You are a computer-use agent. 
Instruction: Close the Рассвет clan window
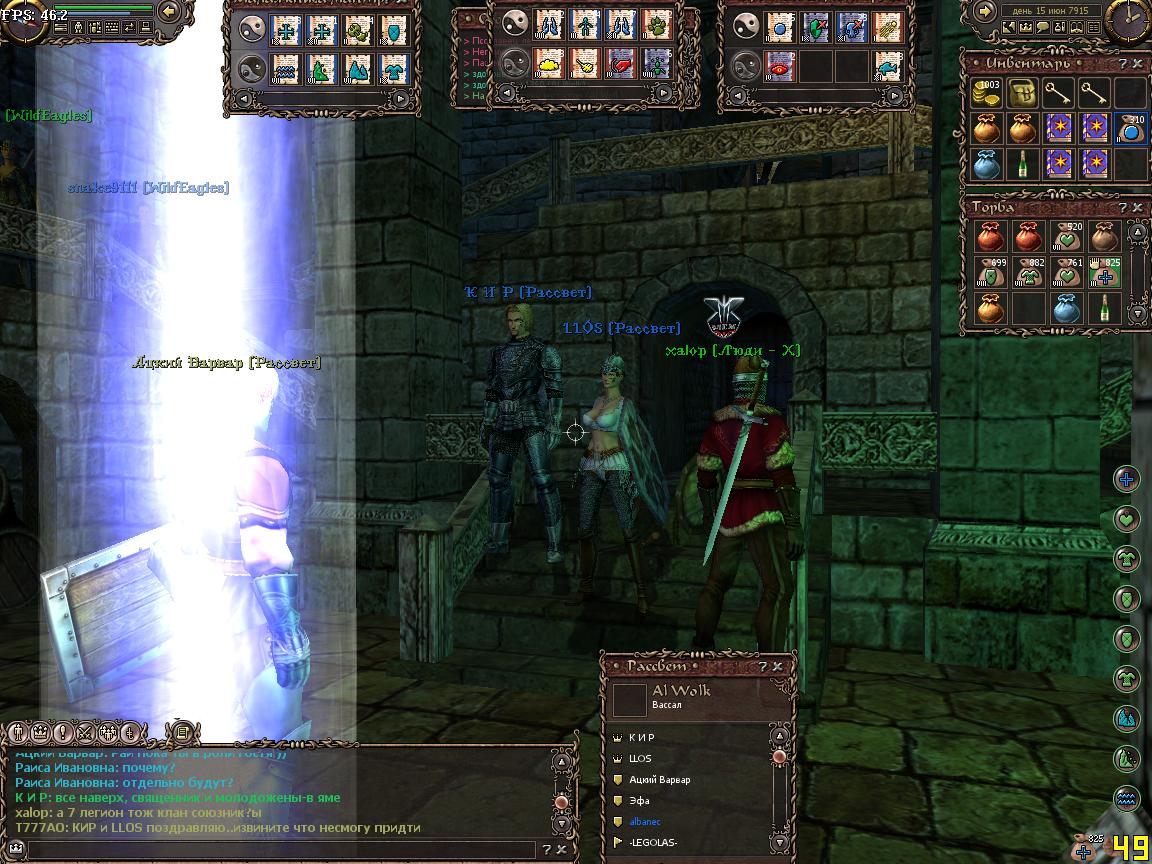point(778,666)
